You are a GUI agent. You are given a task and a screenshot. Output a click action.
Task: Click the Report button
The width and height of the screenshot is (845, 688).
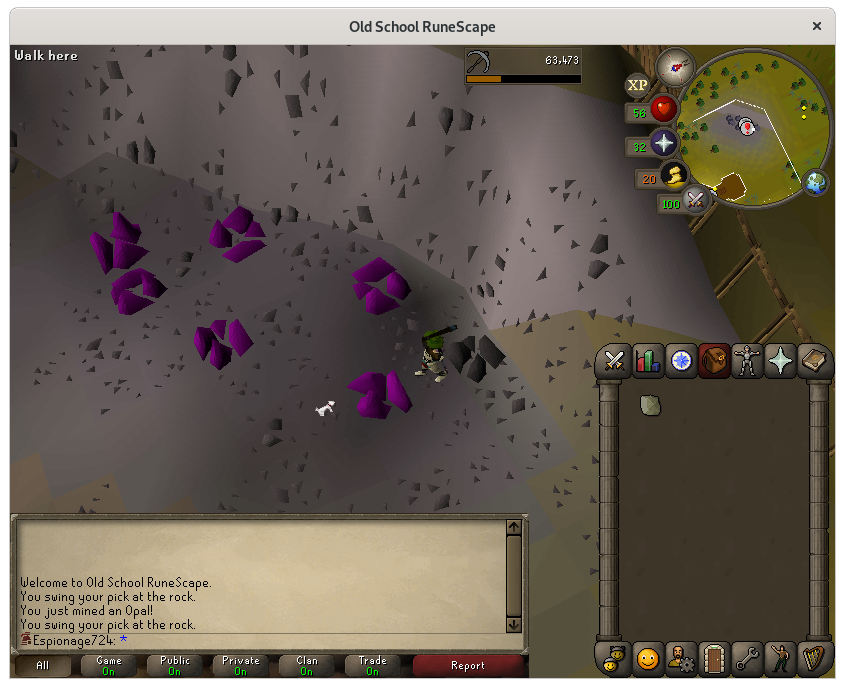point(467,665)
